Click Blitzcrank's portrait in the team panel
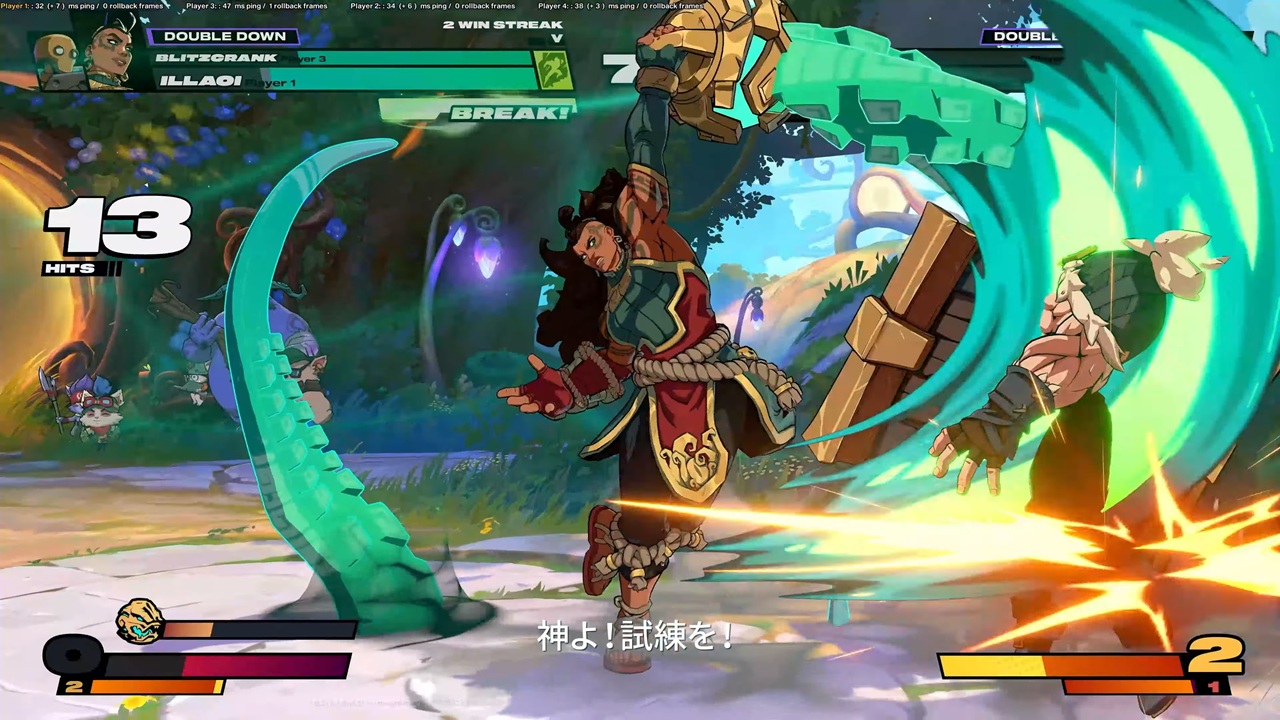 click(x=57, y=57)
